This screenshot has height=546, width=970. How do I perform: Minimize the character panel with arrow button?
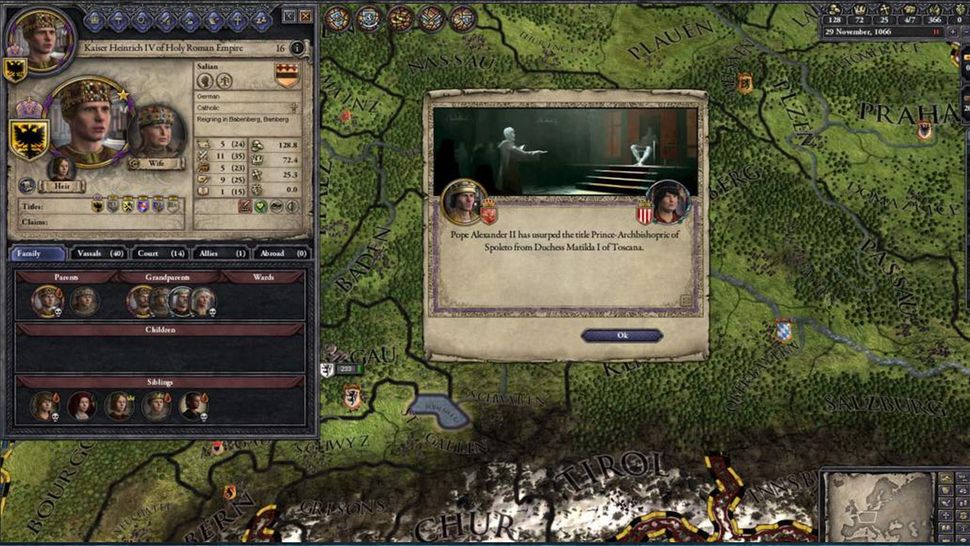point(288,16)
